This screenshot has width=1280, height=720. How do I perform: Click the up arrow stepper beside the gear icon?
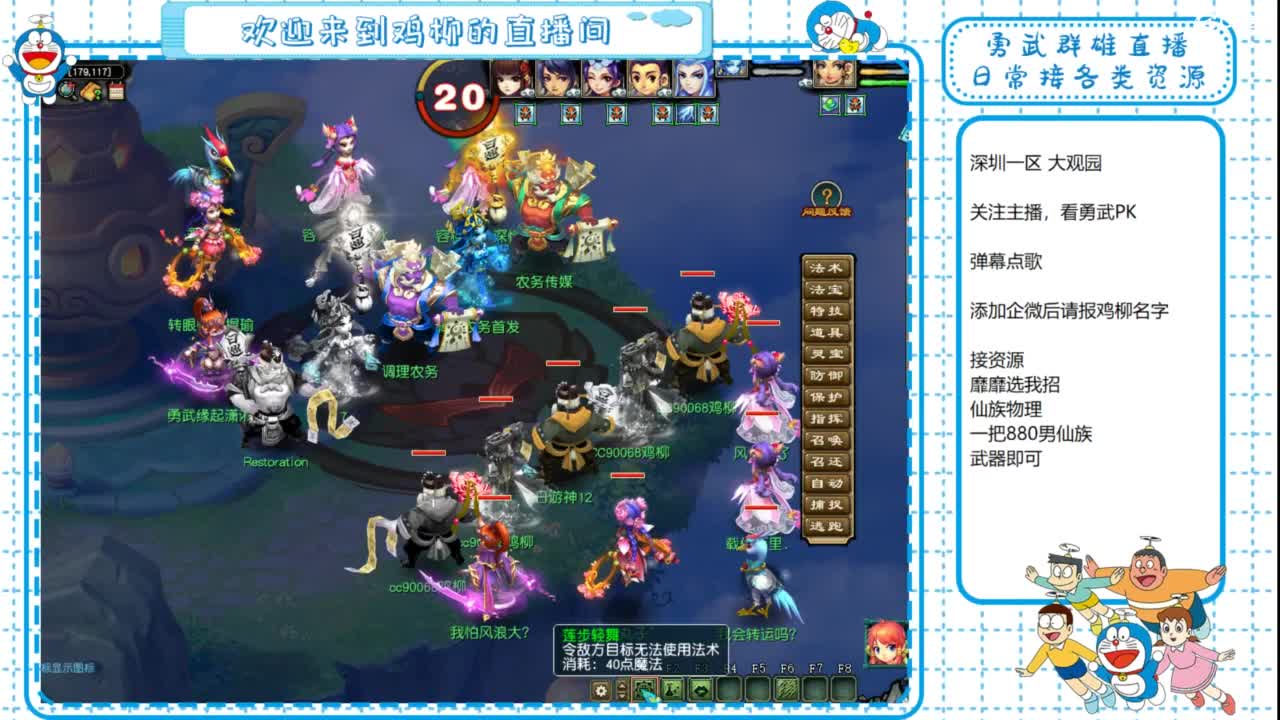622,685
